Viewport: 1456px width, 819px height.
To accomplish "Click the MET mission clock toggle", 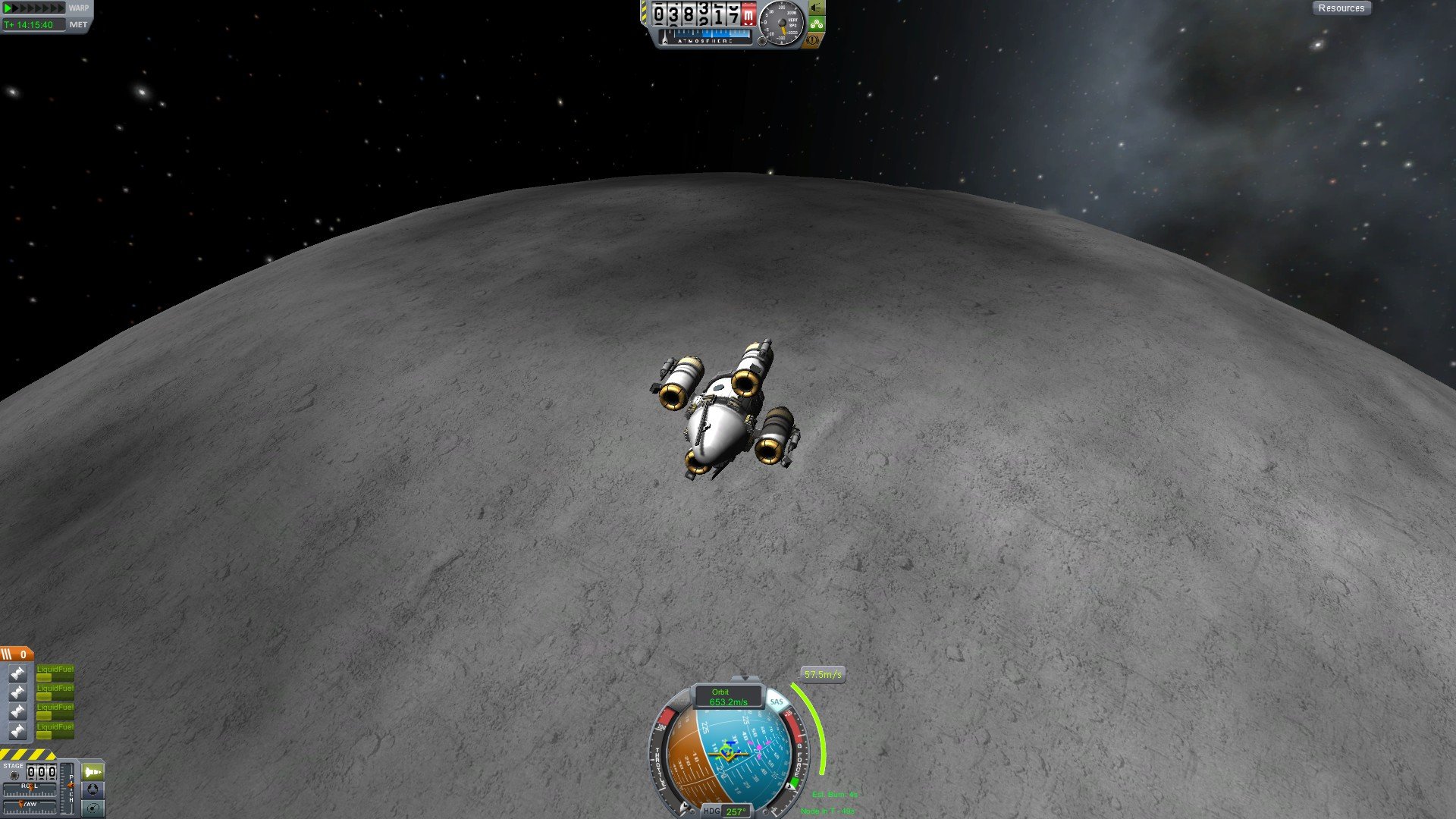I will [x=78, y=25].
